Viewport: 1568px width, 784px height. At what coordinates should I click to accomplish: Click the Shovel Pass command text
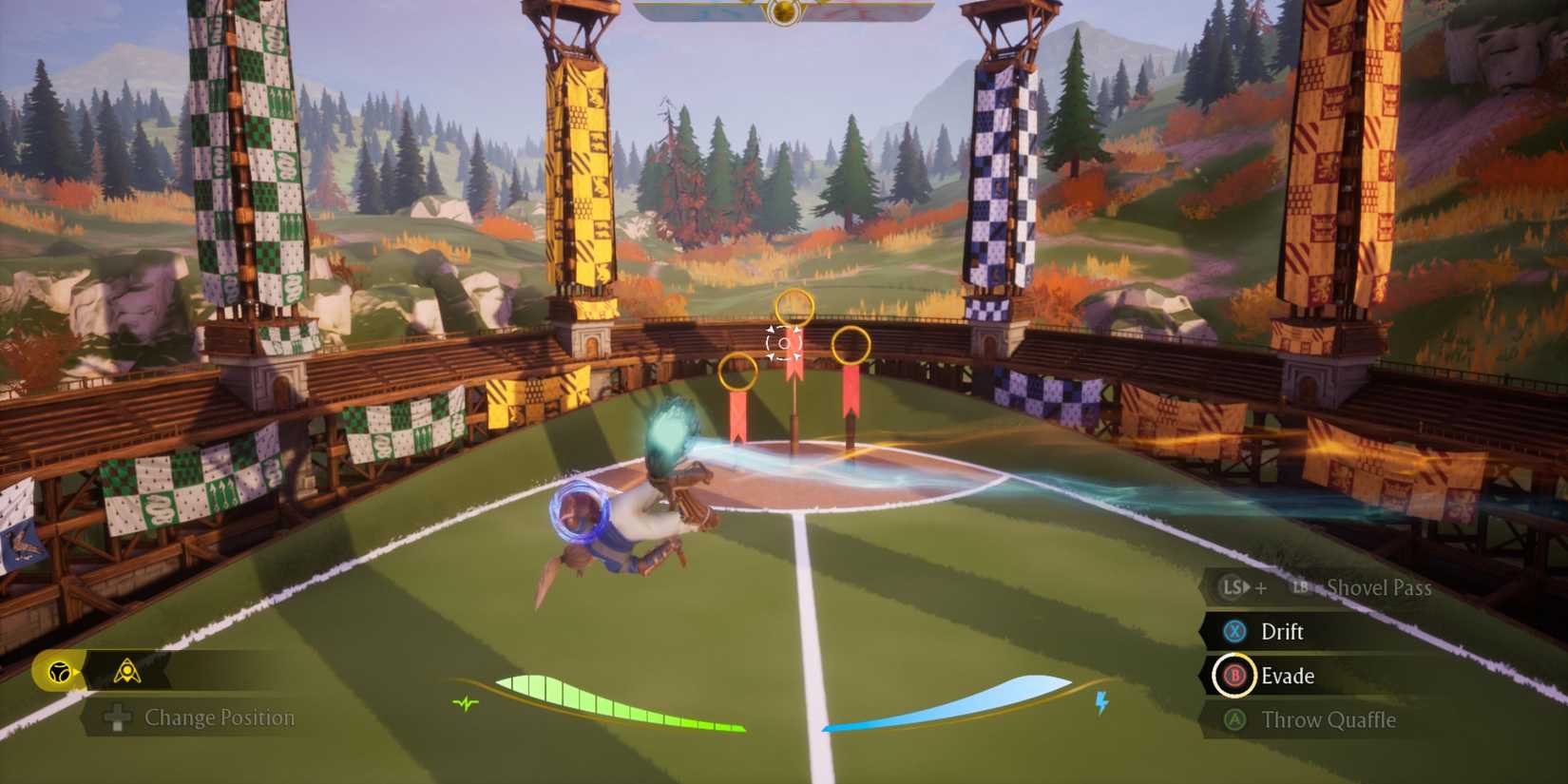coord(1380,587)
